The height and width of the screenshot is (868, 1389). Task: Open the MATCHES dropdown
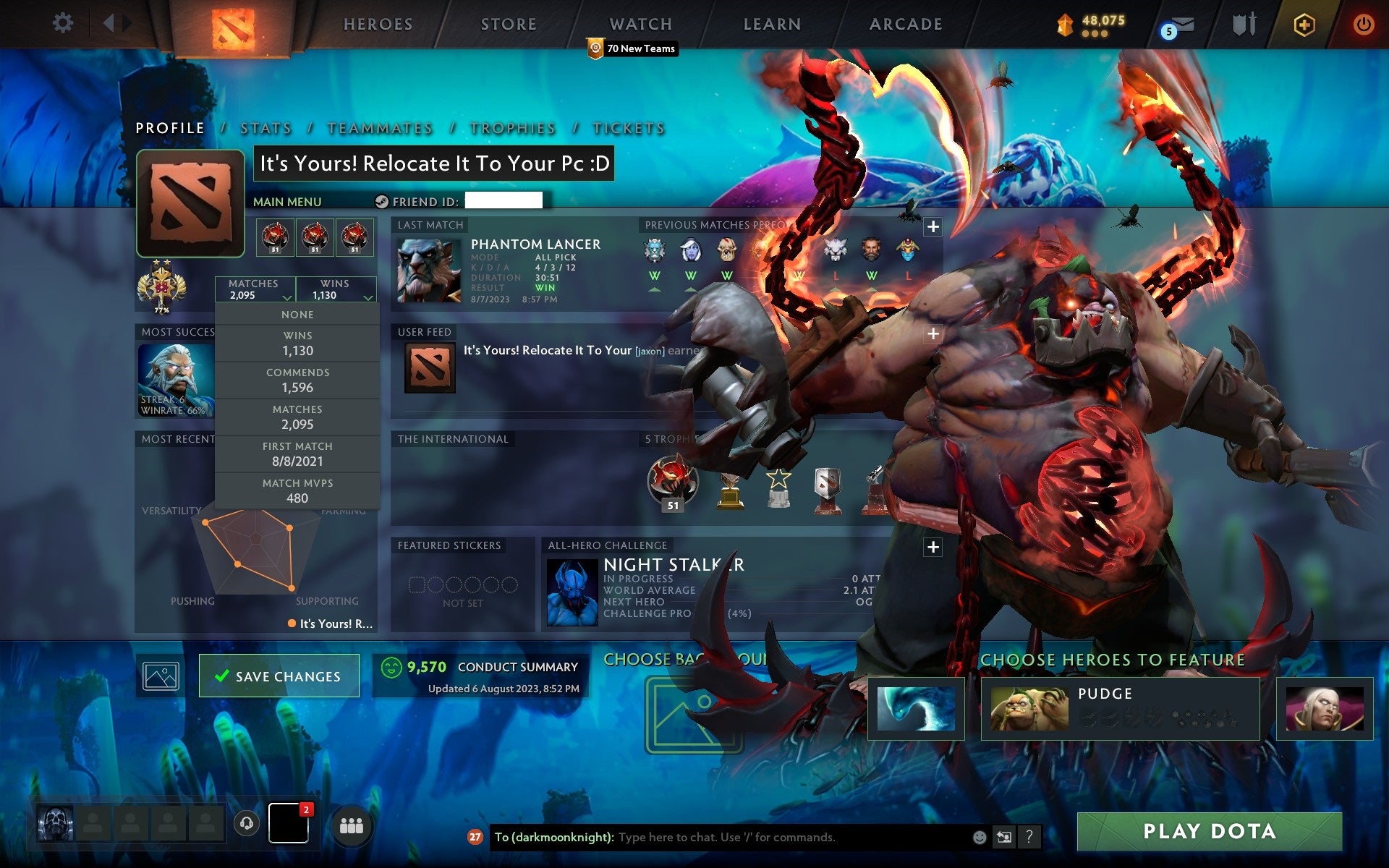point(255,289)
